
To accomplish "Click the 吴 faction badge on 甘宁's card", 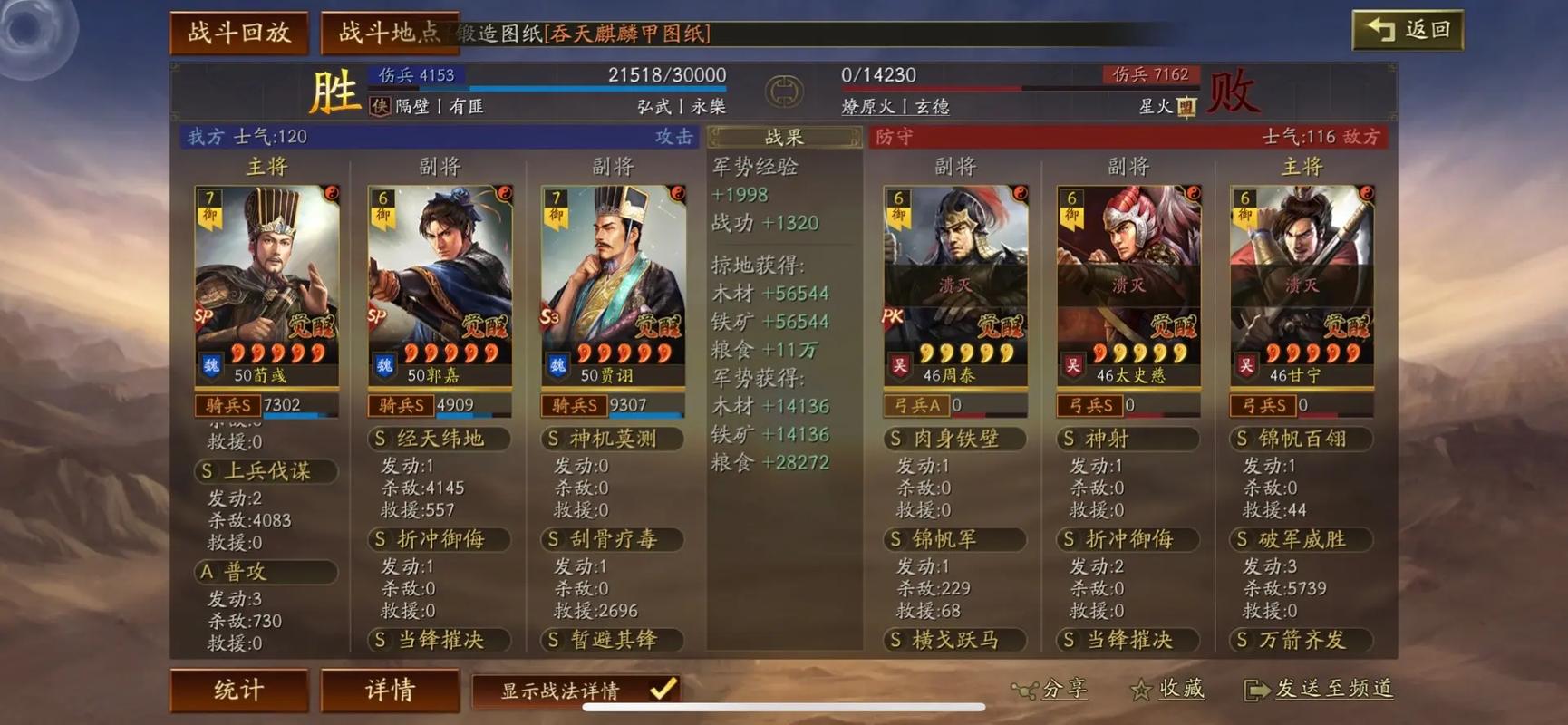I will 1246,362.
